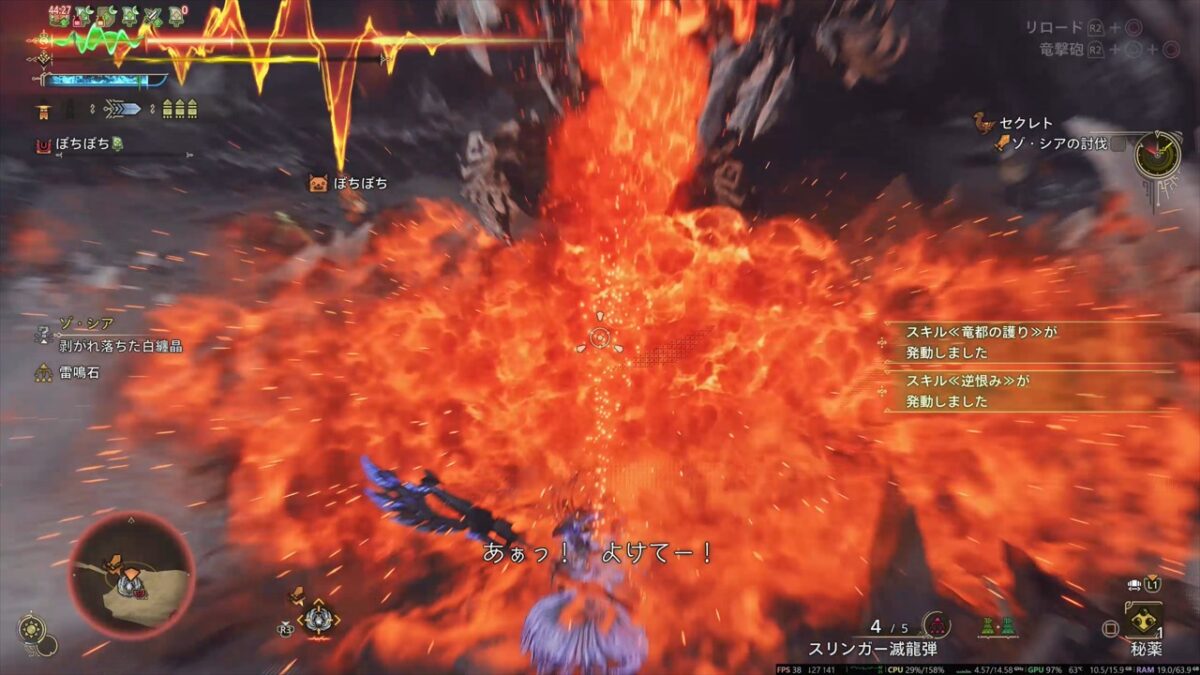The height and width of the screenshot is (675, 1200).
Task: Click the day and weather indicator icon
Action: click(32, 628)
